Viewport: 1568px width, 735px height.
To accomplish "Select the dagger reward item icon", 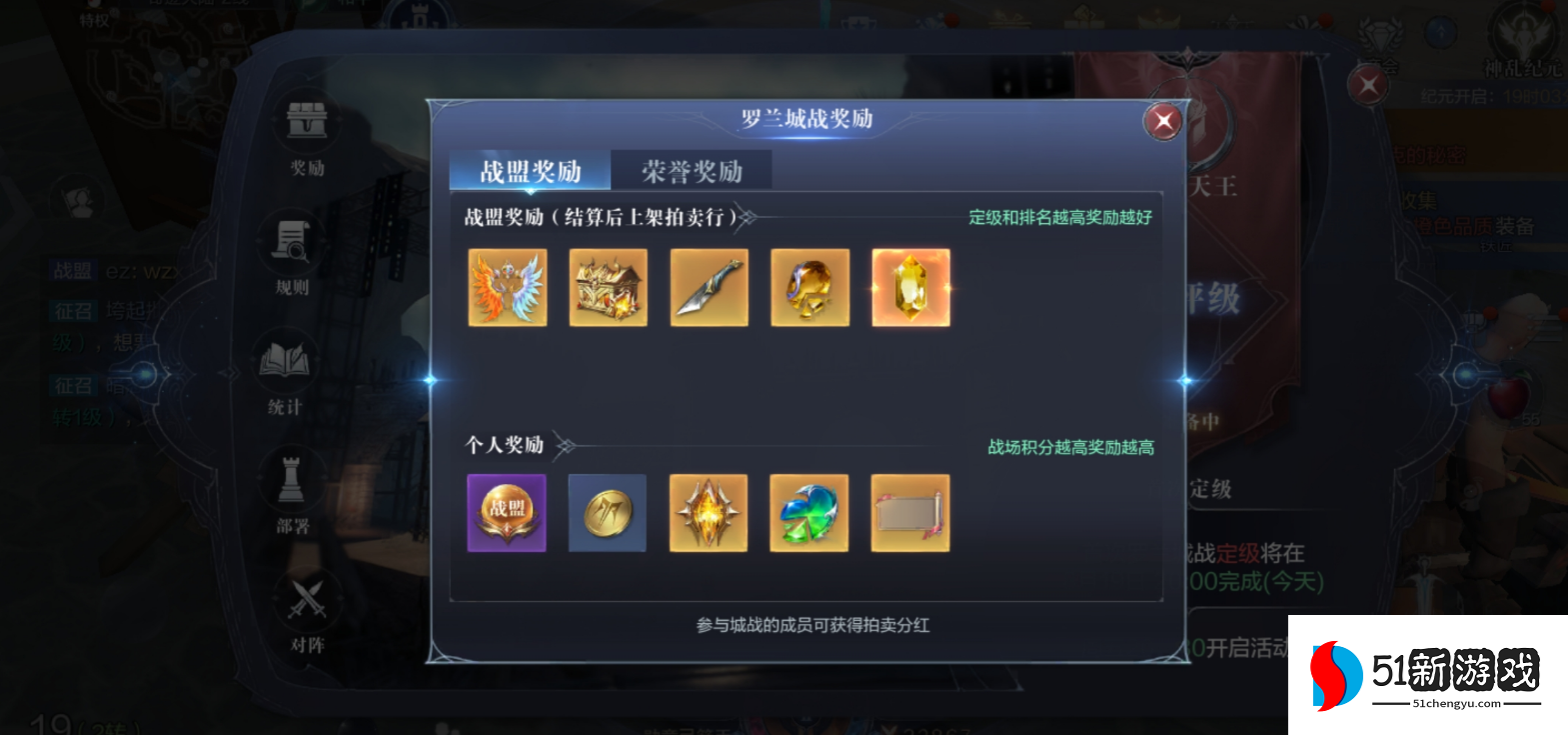I will pyautogui.click(x=709, y=289).
